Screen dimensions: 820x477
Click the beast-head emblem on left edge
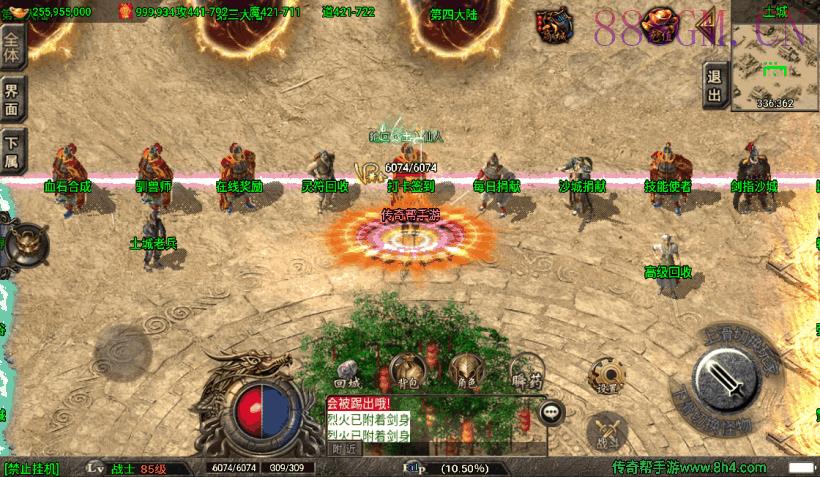coord(27,241)
